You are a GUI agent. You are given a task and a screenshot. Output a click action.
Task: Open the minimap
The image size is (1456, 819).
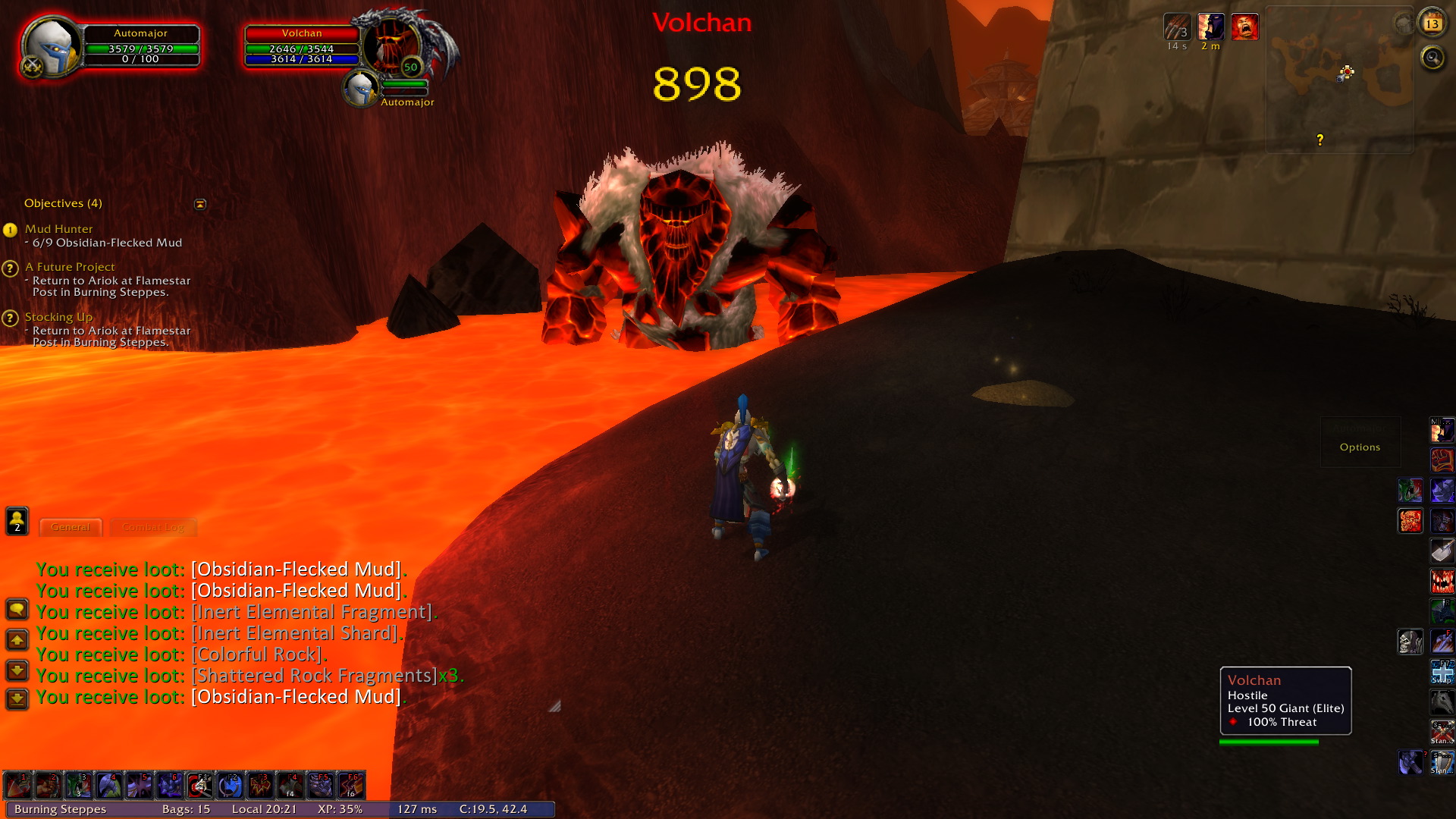tap(1339, 80)
